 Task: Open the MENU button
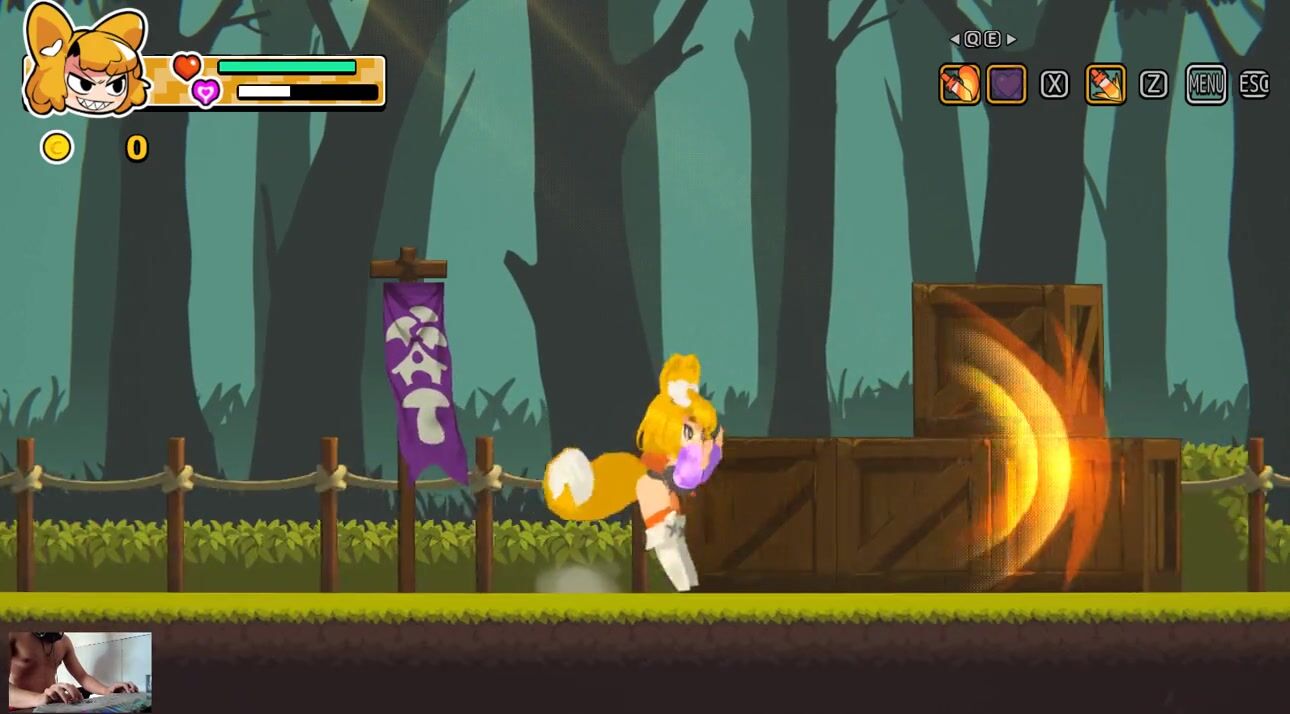(x=1206, y=85)
